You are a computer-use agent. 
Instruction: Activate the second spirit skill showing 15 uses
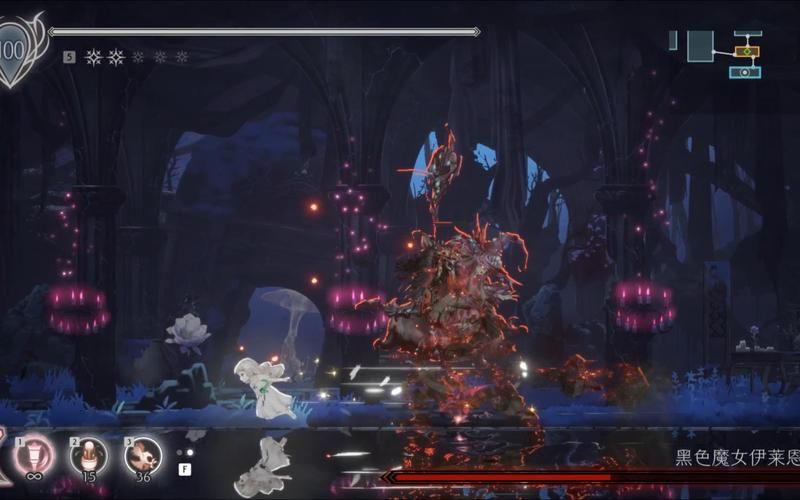tap(88, 456)
